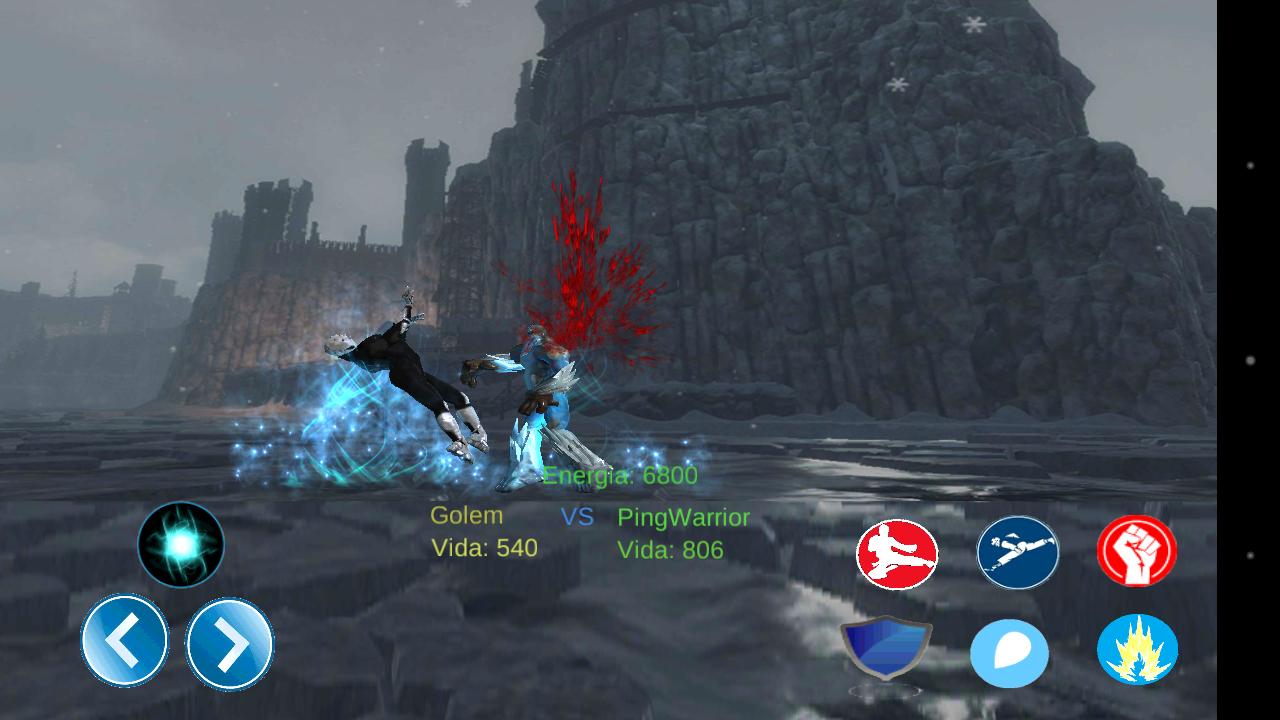1280x720 pixels.
Task: Tap the right arrow movement button
Action: point(230,644)
